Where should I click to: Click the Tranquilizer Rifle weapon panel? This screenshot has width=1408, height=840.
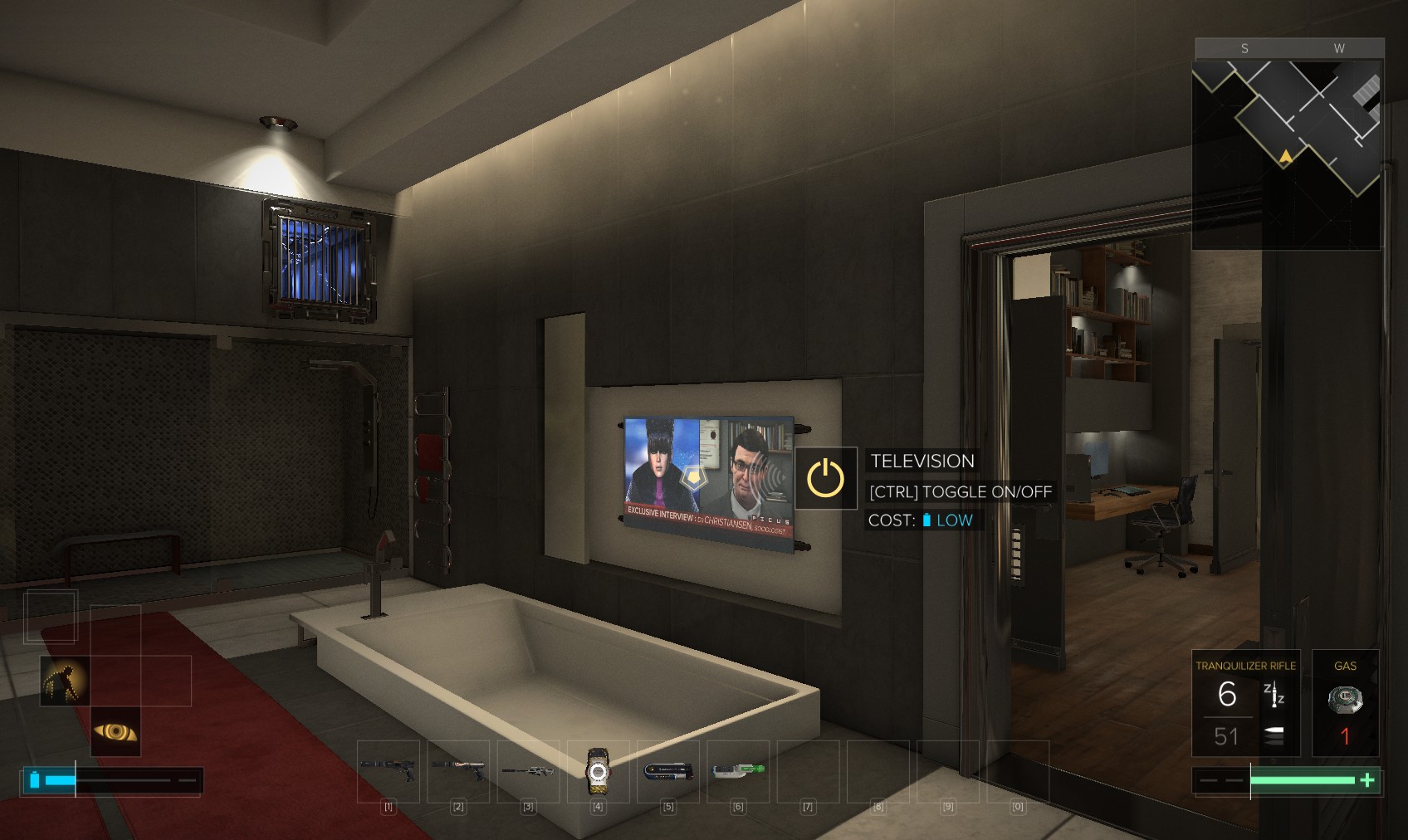(x=1245, y=703)
